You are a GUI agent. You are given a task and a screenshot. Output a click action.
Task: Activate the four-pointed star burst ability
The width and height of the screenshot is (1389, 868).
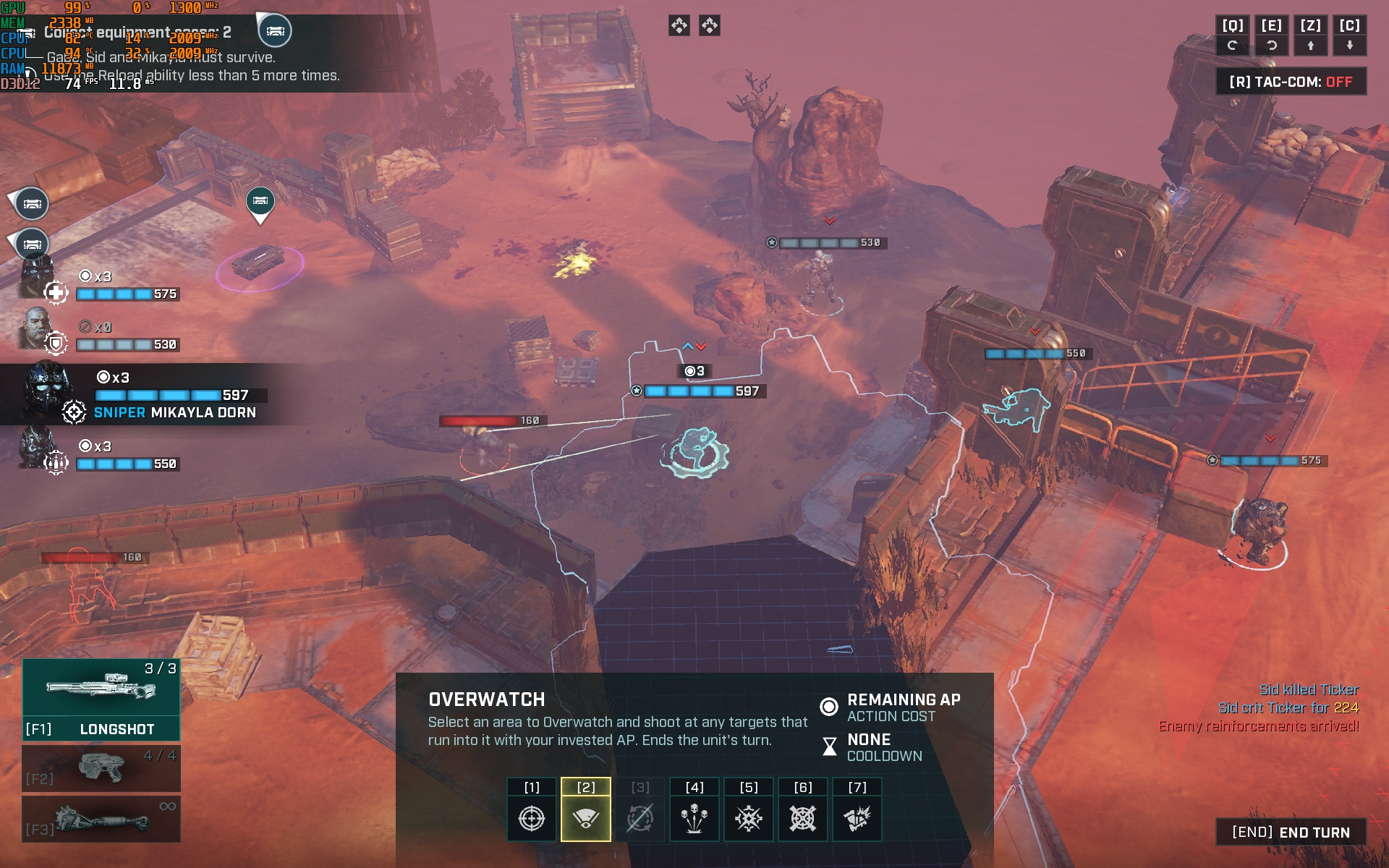coord(749,818)
